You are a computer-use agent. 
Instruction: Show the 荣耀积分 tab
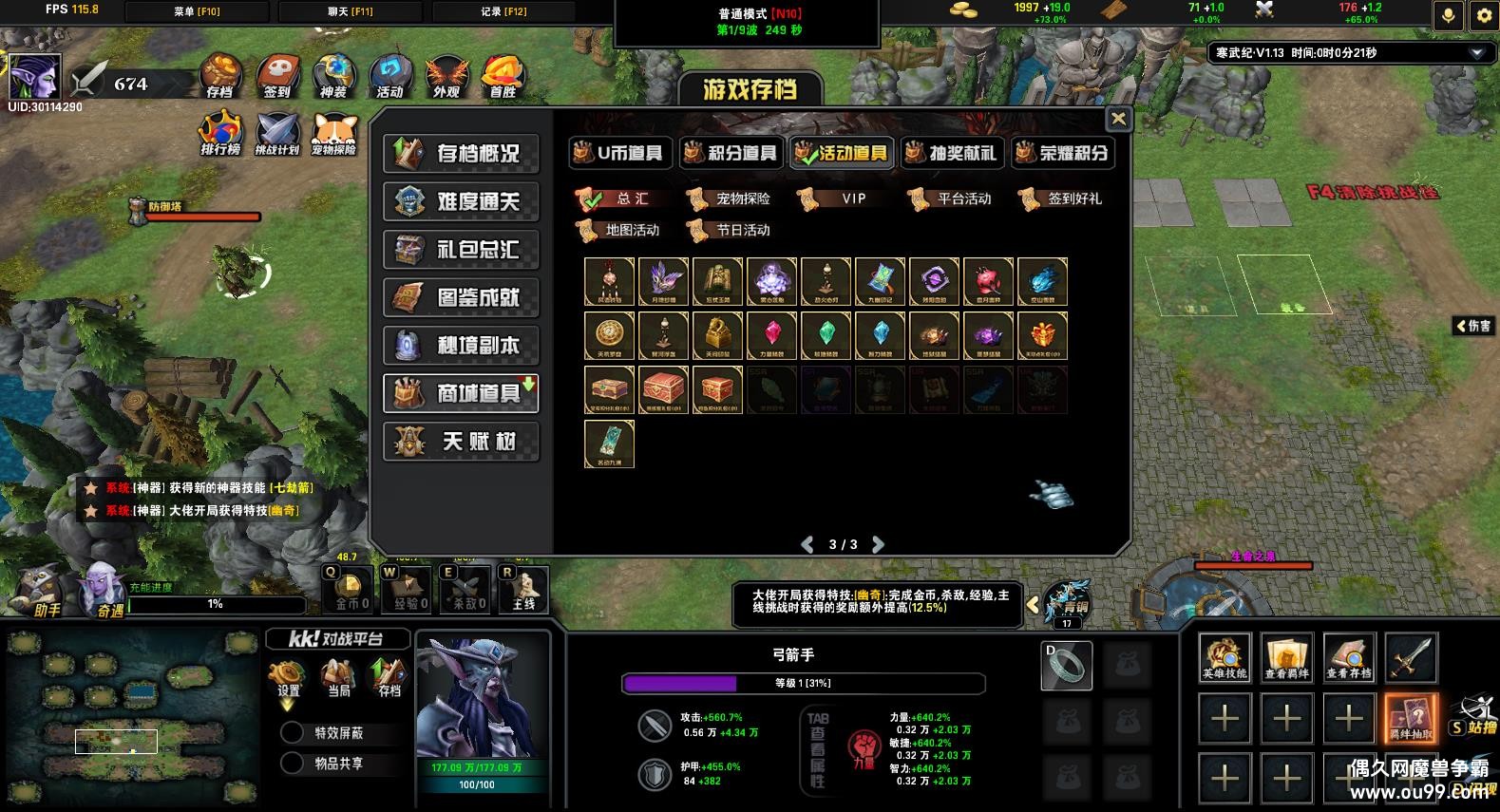pyautogui.click(x=1062, y=153)
